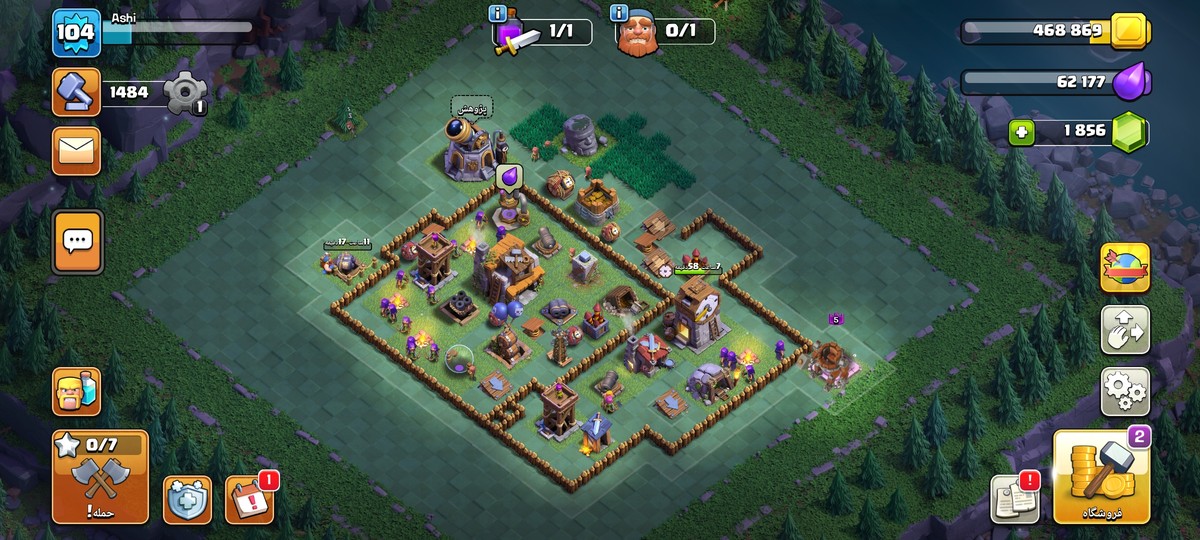Open the events calendar button
Image resolution: width=1200 pixels, height=540 pixels.
click(248, 499)
